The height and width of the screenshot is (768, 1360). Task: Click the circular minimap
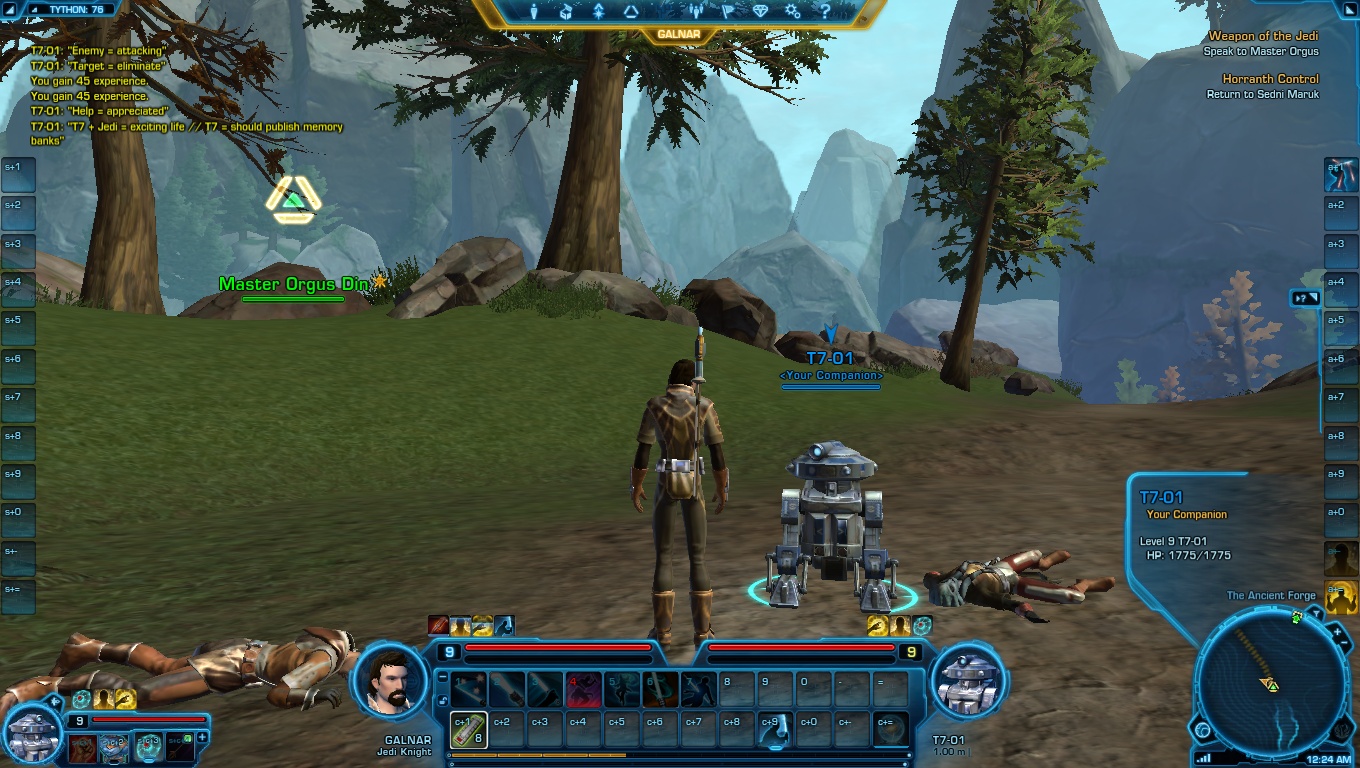tap(1270, 684)
